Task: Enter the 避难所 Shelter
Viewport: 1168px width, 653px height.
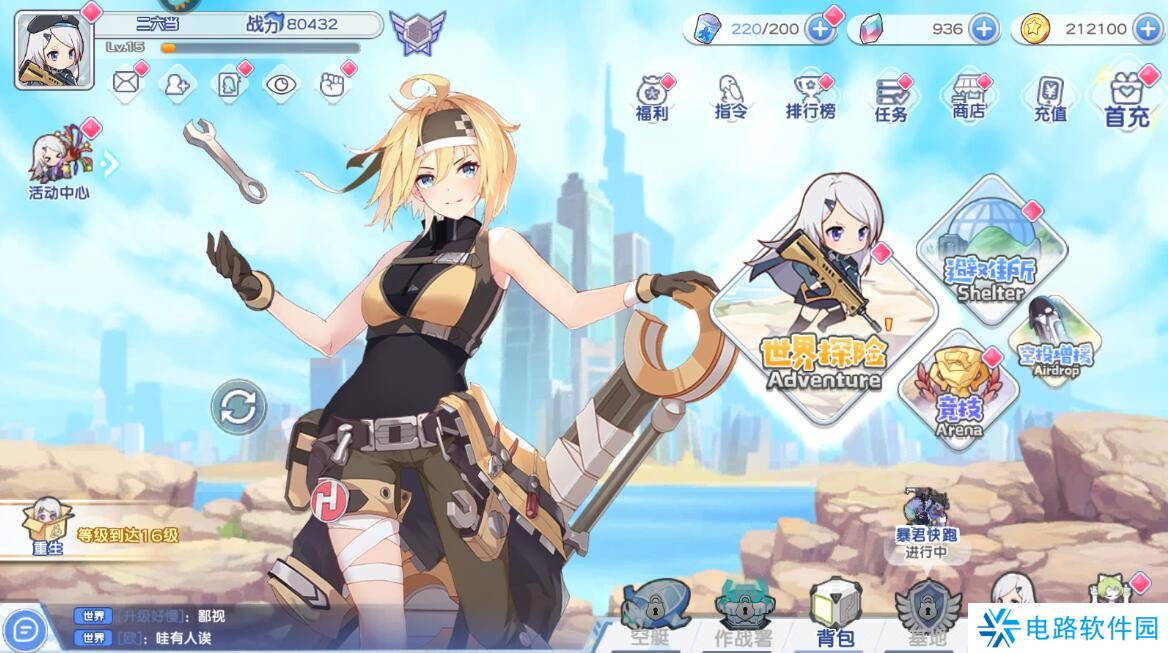Action: point(990,250)
